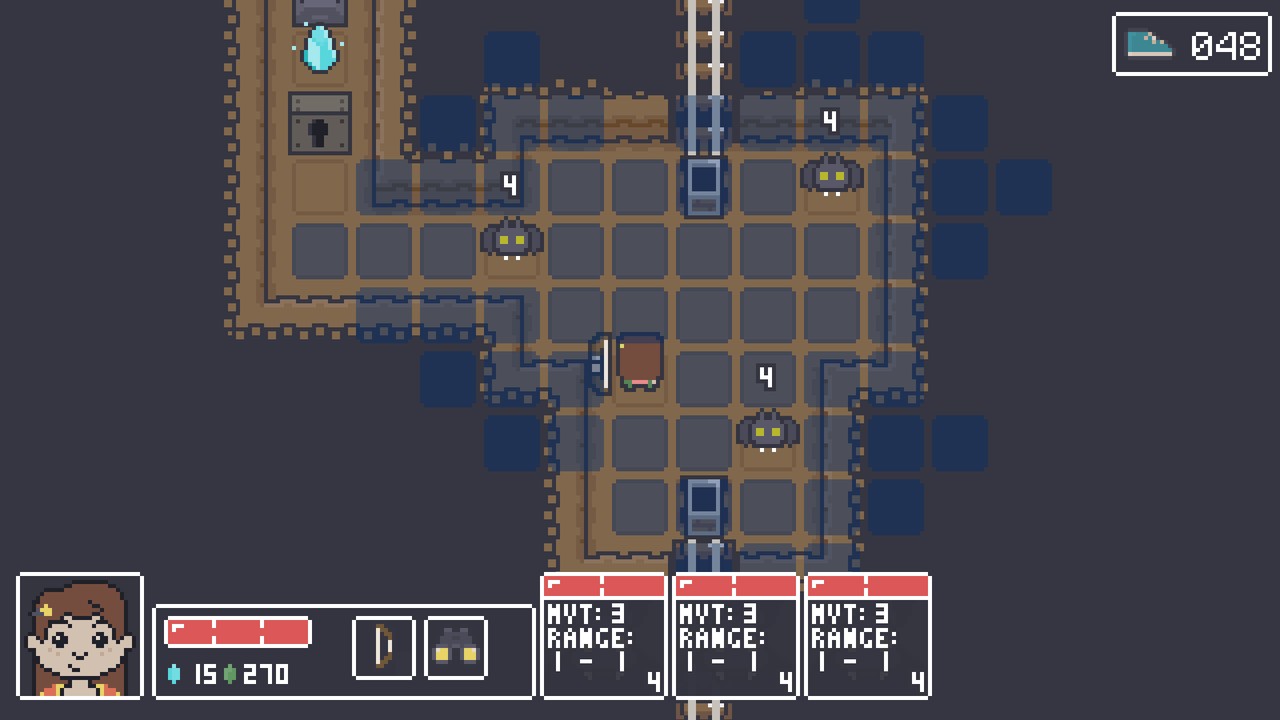Image resolution: width=1280 pixels, height=720 pixels.
Task: Click the lower elevator door on the tracks
Action: coord(704,505)
